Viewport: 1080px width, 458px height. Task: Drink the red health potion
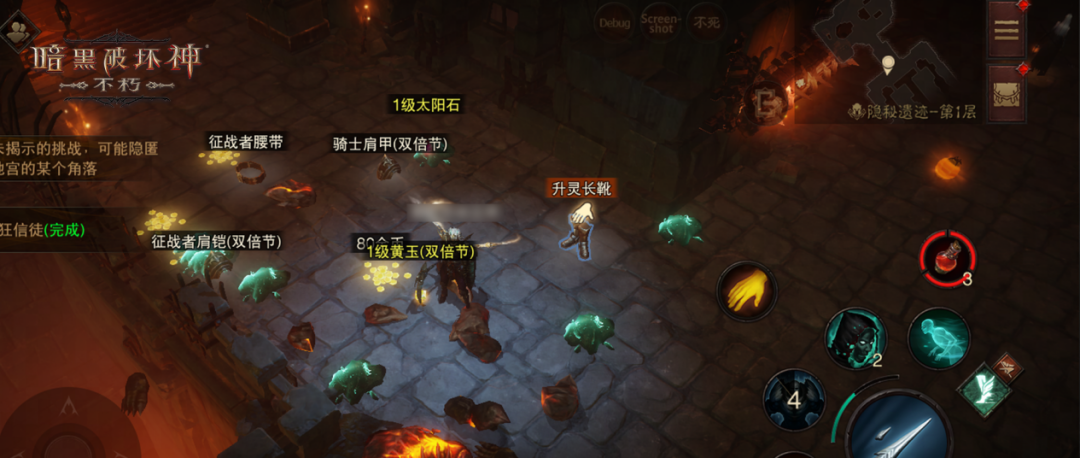944,259
